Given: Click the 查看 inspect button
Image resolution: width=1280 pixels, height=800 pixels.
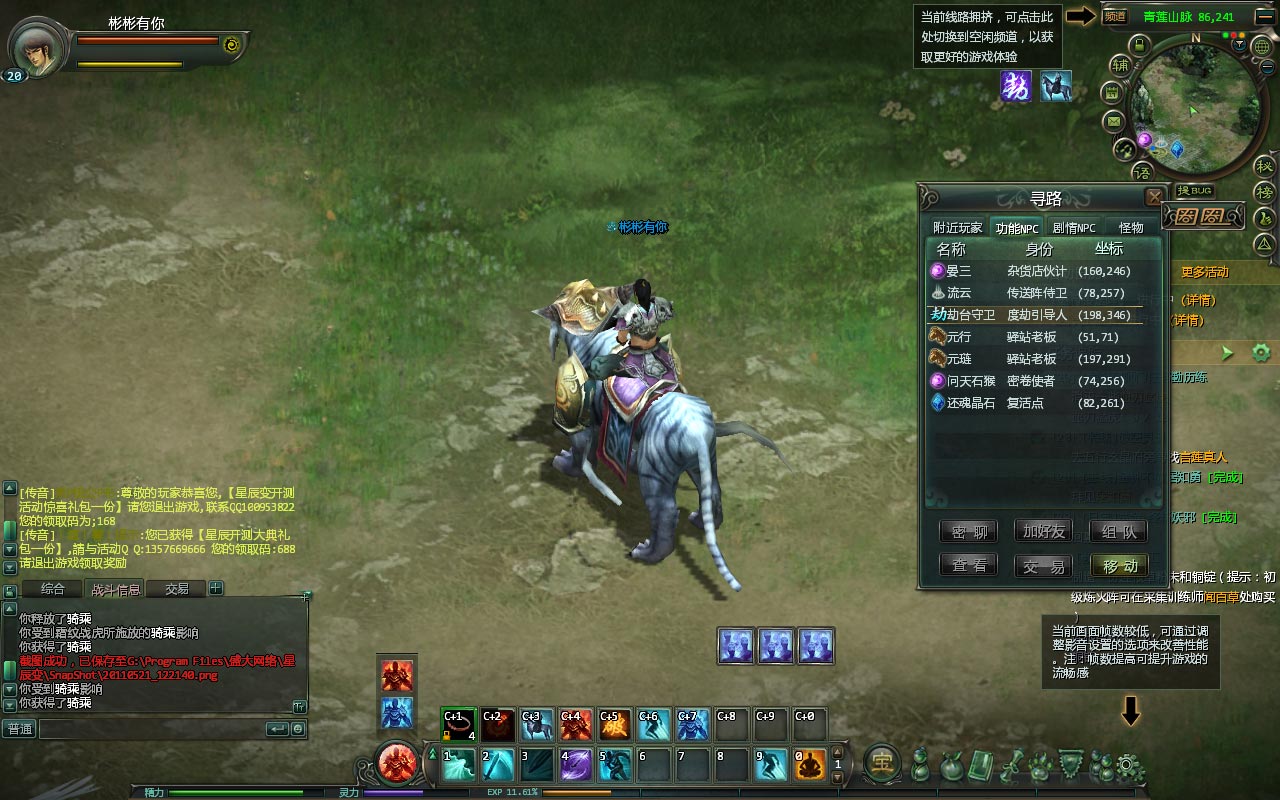Looking at the screenshot, I should point(969,566).
